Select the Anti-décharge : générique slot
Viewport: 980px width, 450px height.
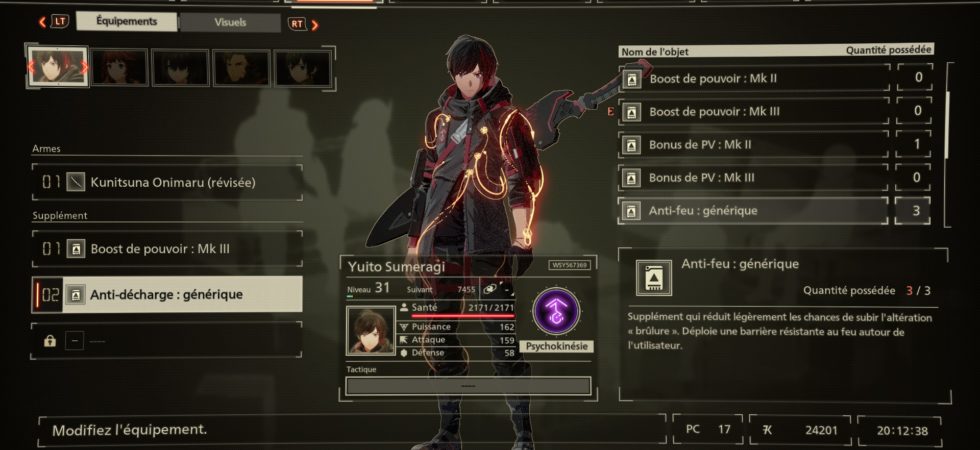tap(167, 294)
